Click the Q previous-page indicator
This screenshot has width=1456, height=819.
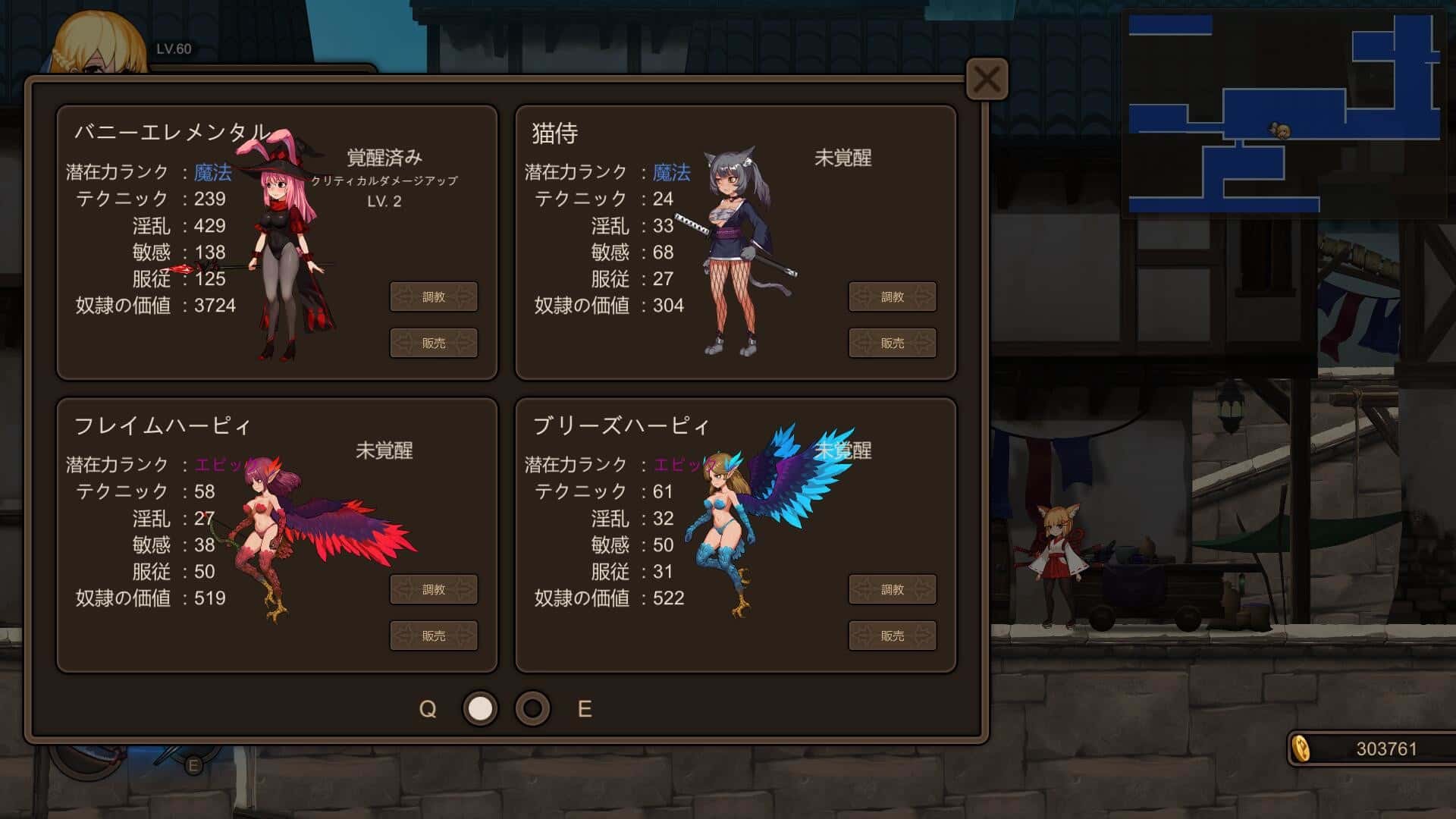tap(428, 710)
